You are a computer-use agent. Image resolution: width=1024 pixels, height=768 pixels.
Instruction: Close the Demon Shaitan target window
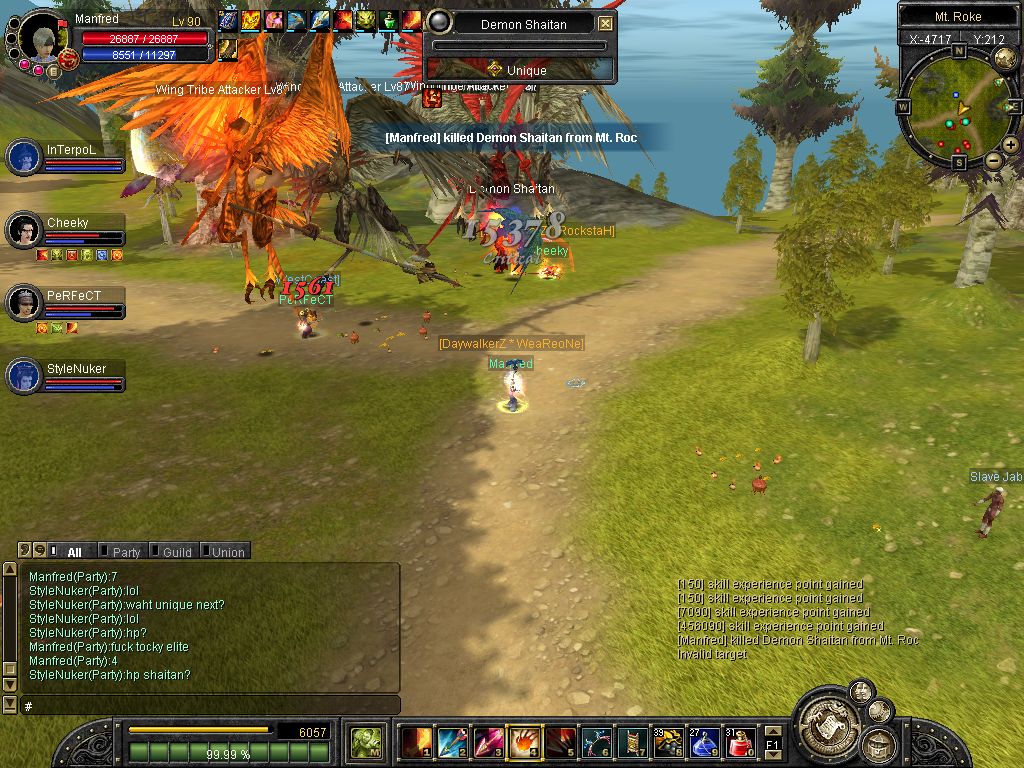(x=605, y=24)
